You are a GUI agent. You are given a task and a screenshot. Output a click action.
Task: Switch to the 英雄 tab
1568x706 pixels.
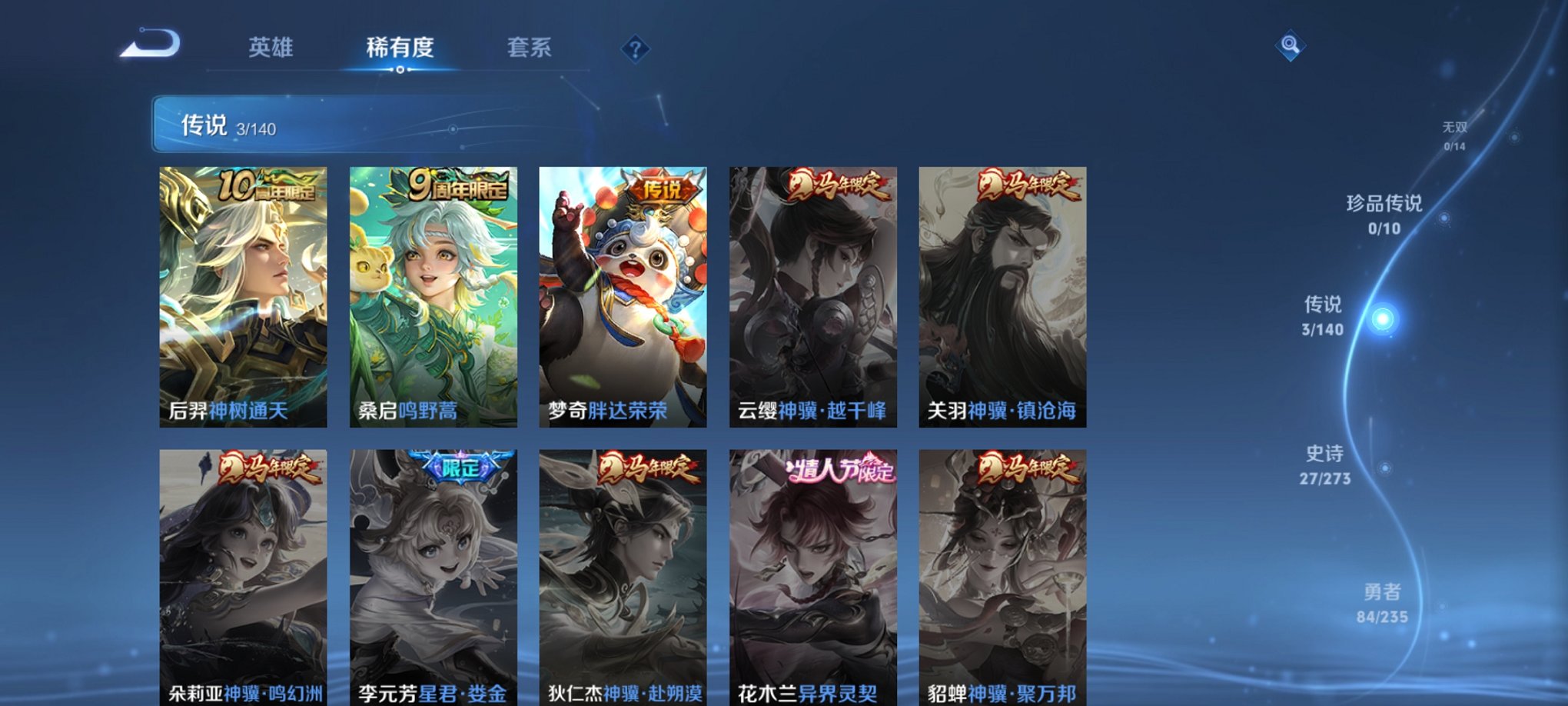[x=271, y=48]
